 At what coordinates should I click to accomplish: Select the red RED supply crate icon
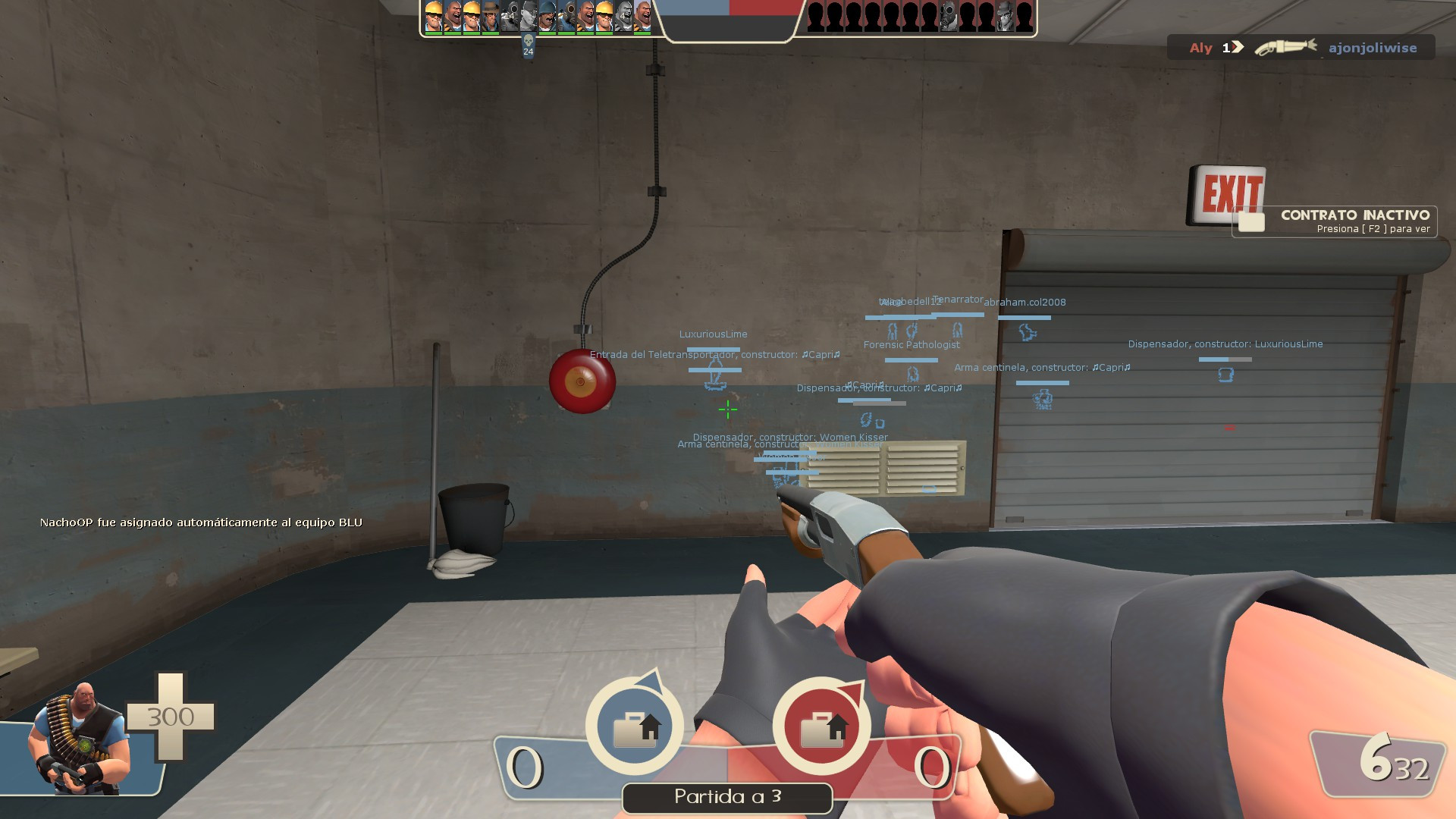[x=827, y=726]
